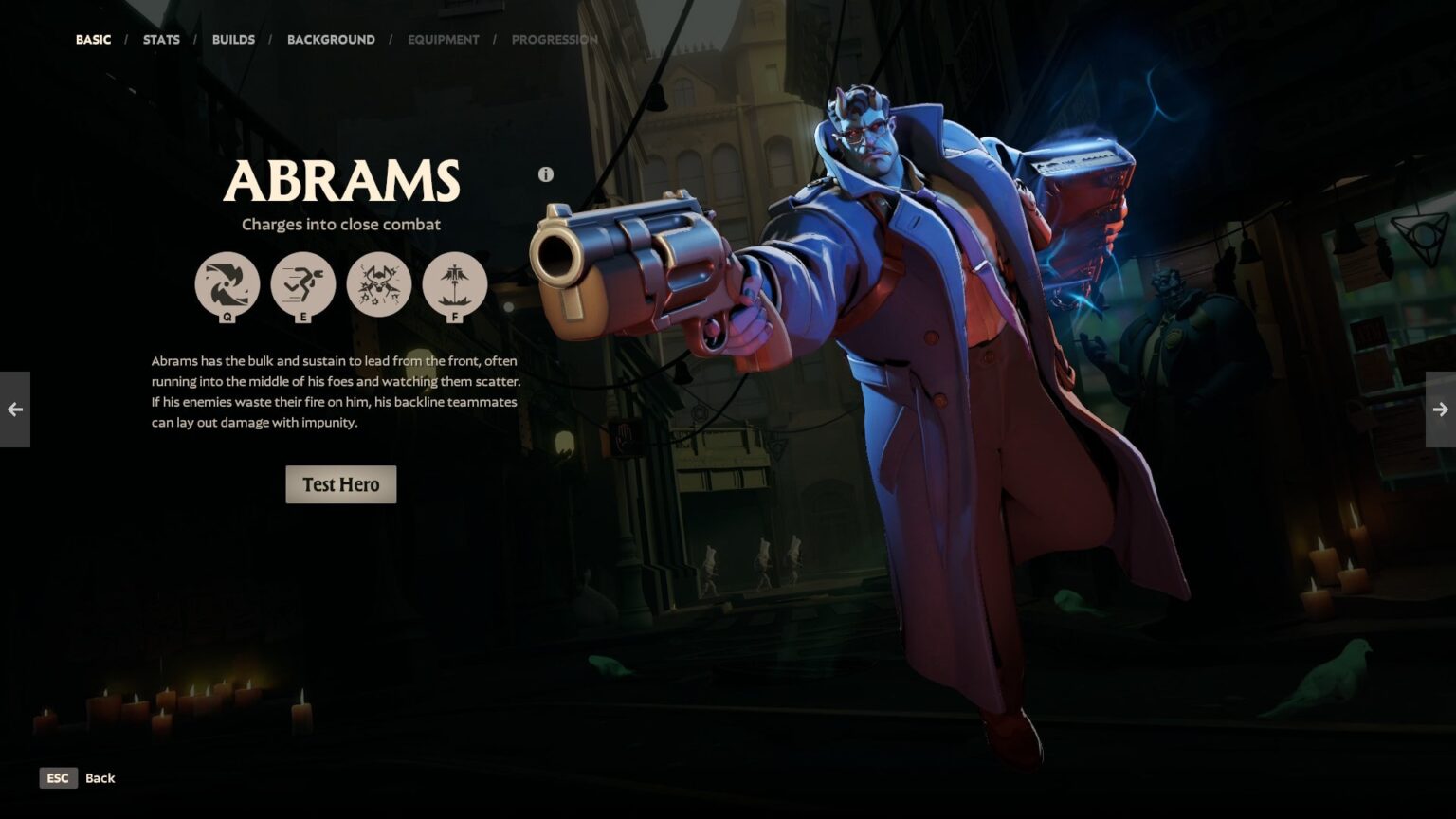
Task: Switch to the Progression tab
Action: (555, 40)
